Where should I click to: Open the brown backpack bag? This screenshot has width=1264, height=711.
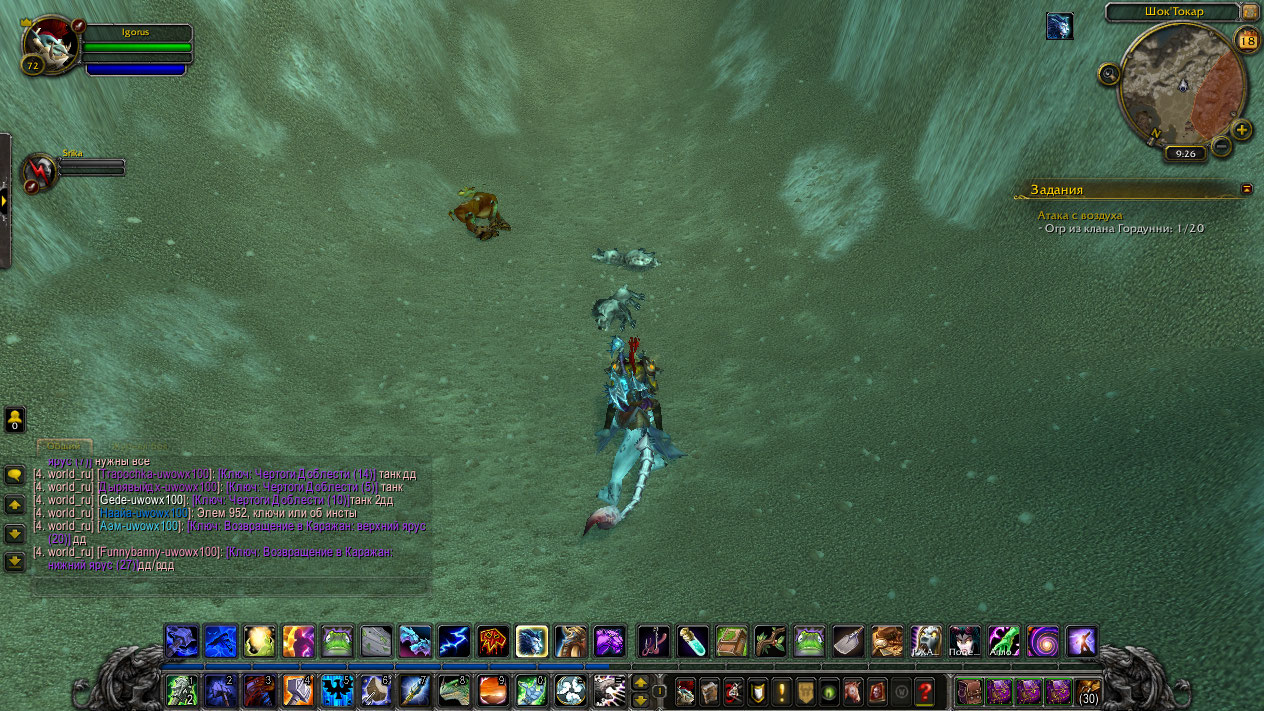969,691
